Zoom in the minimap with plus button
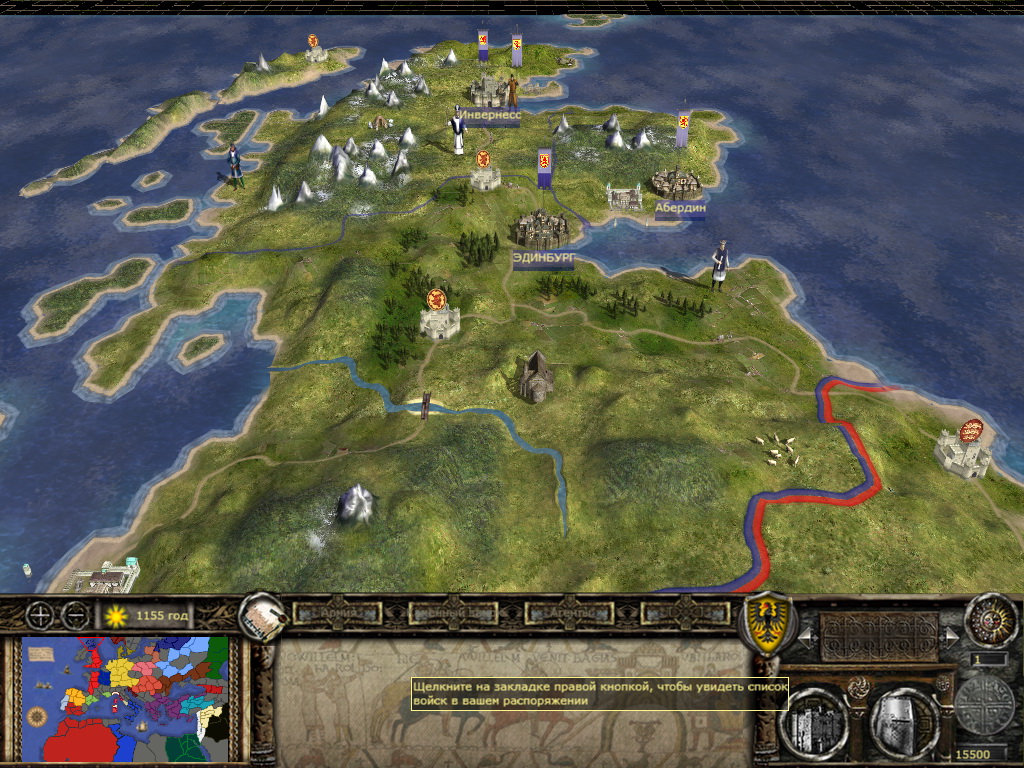1024x768 pixels. click(39, 615)
